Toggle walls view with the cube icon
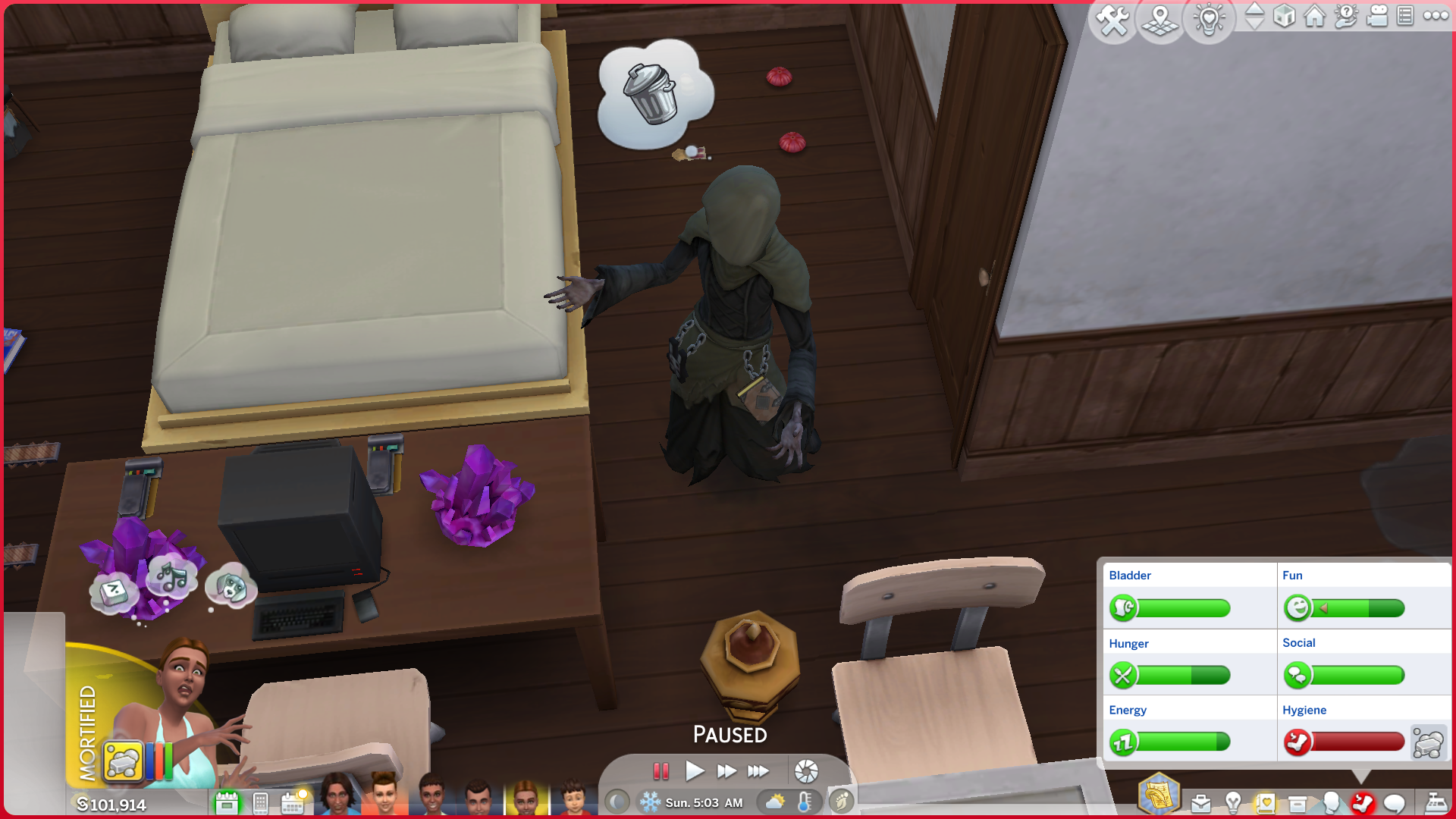 click(1284, 16)
